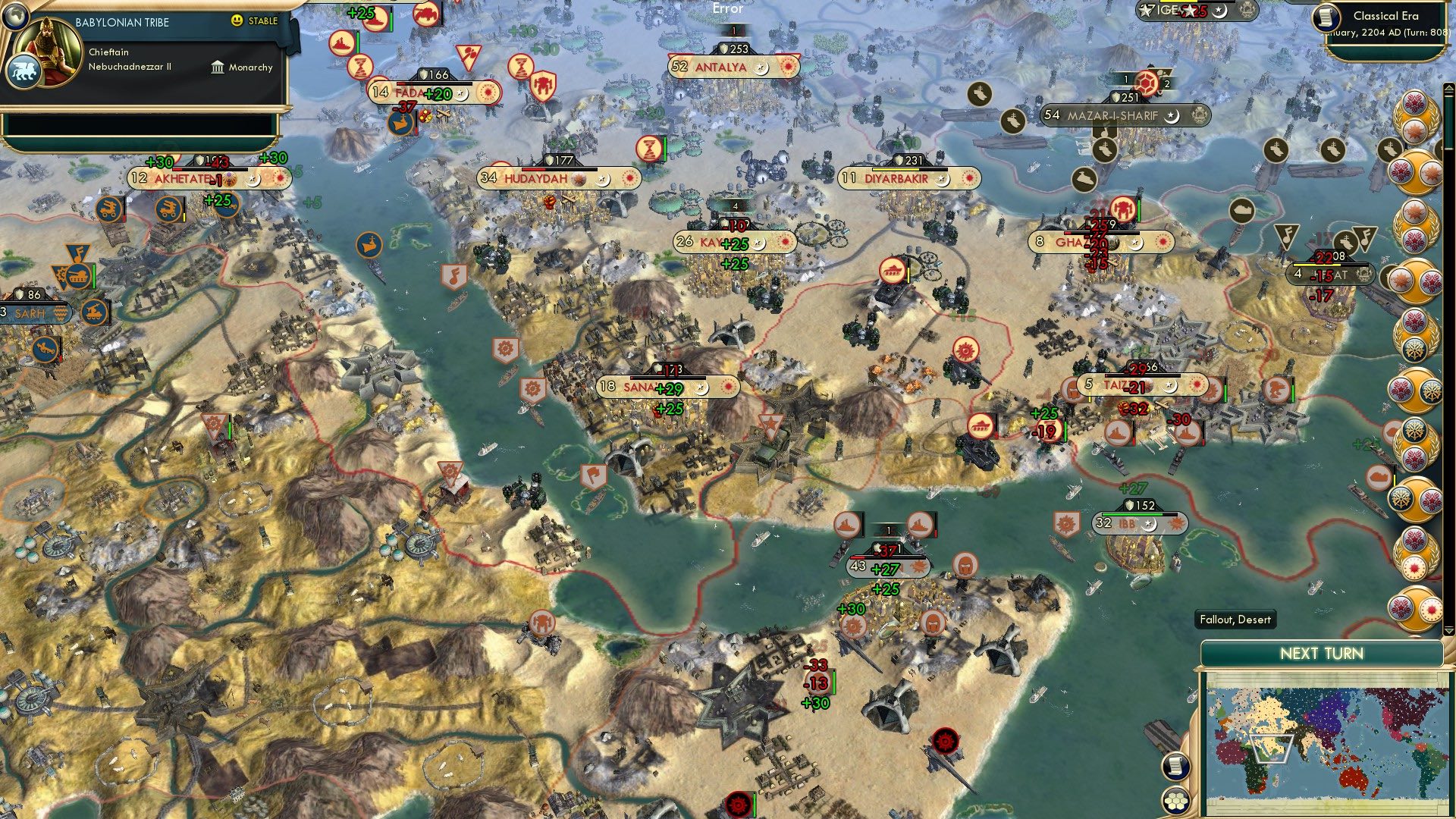Click the unit list scrollbar track
The image size is (1456, 819).
coord(1448,356)
